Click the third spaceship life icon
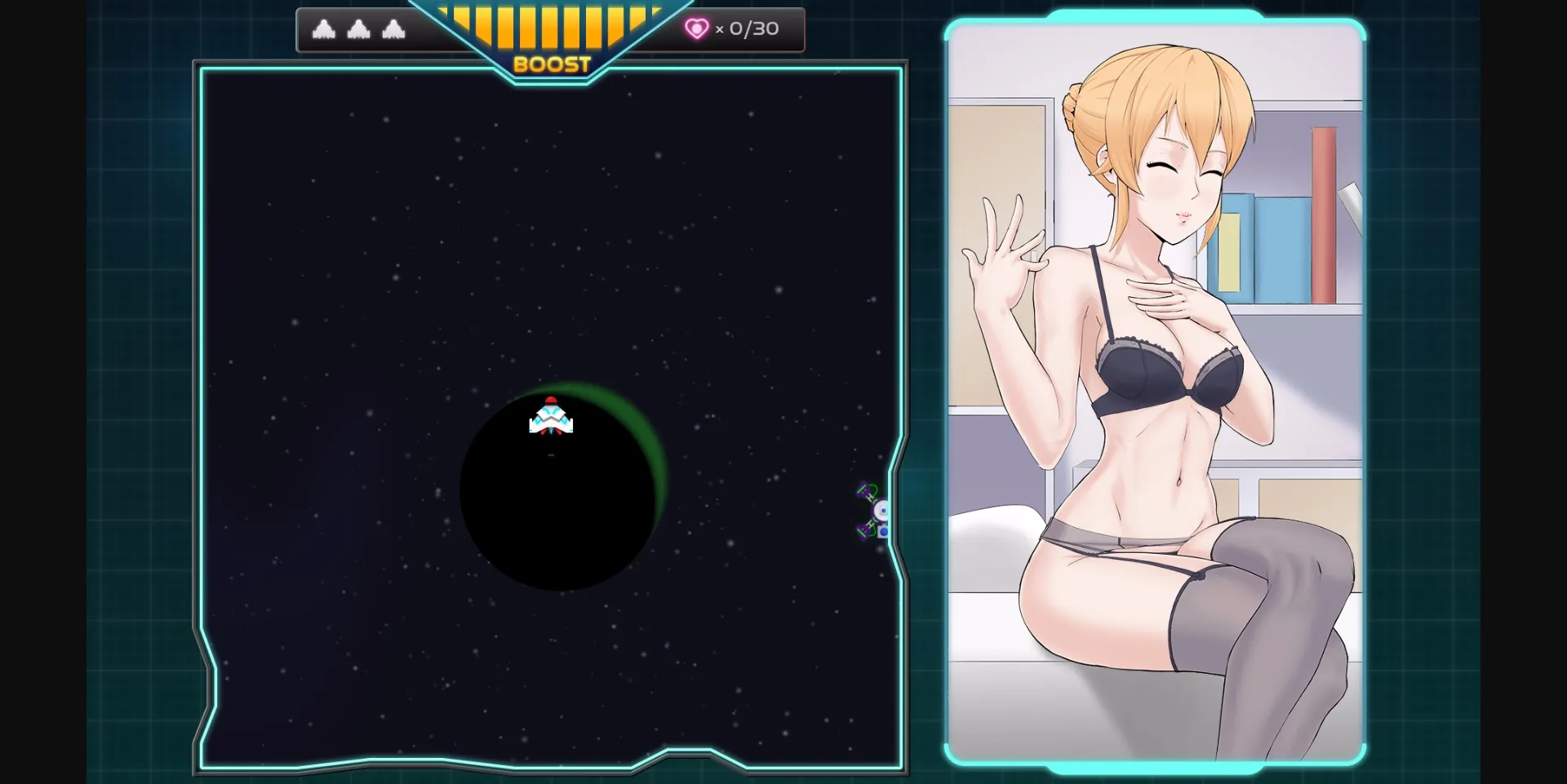Image resolution: width=1567 pixels, height=784 pixels. coord(396,29)
